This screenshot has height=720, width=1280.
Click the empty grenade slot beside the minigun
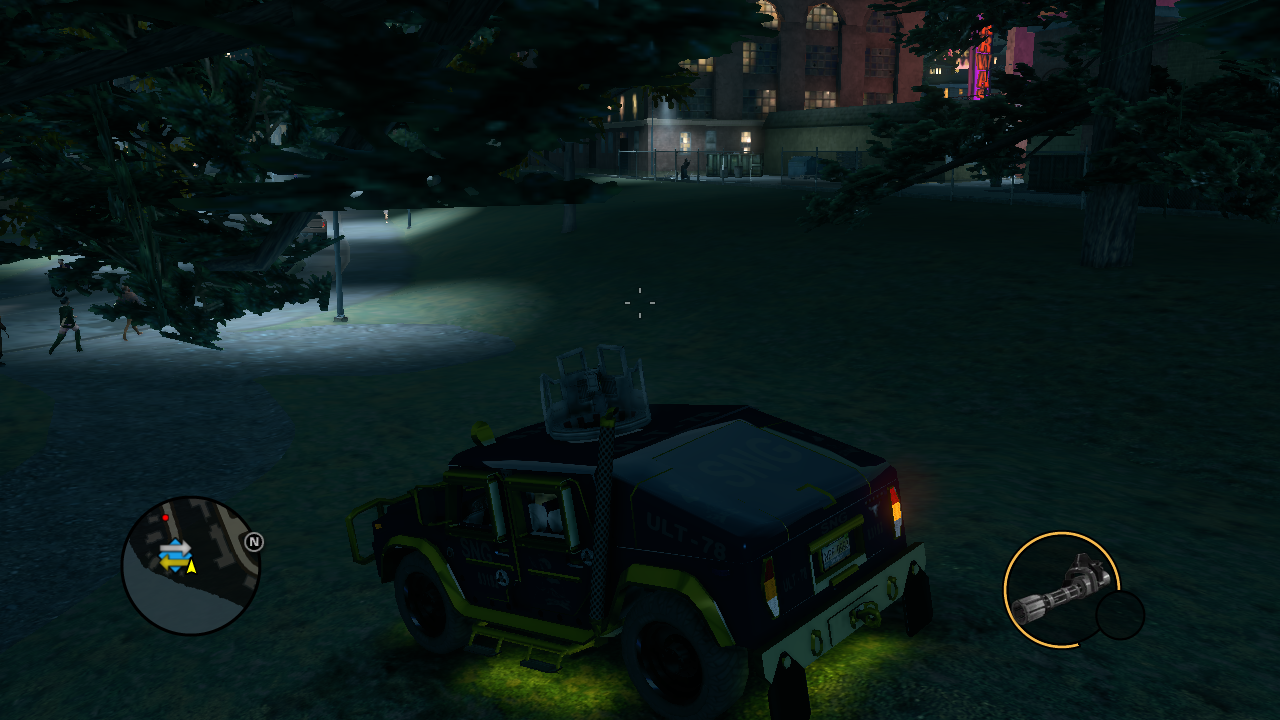(x=1120, y=615)
